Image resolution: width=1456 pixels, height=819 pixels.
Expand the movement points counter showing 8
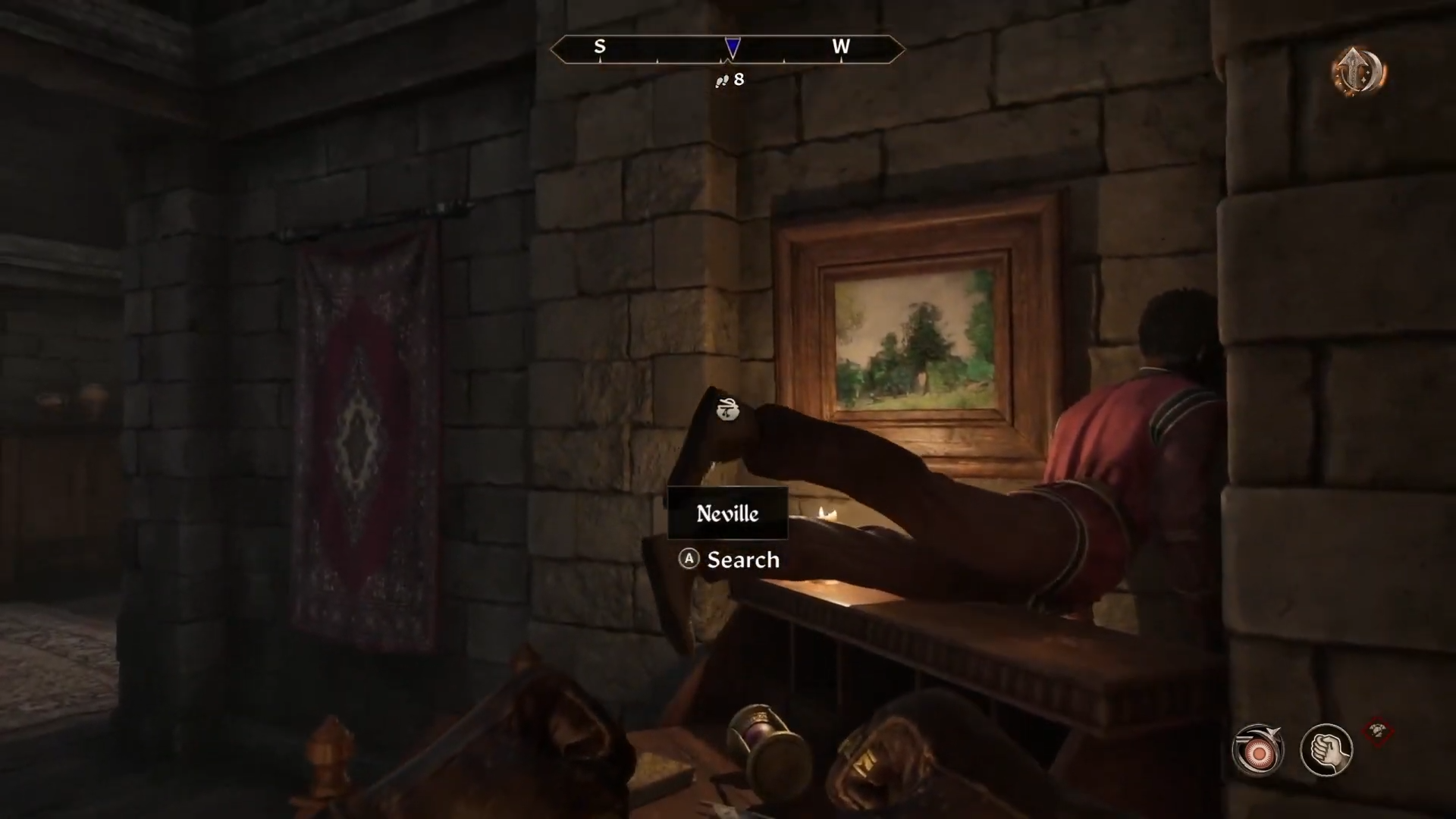730,80
